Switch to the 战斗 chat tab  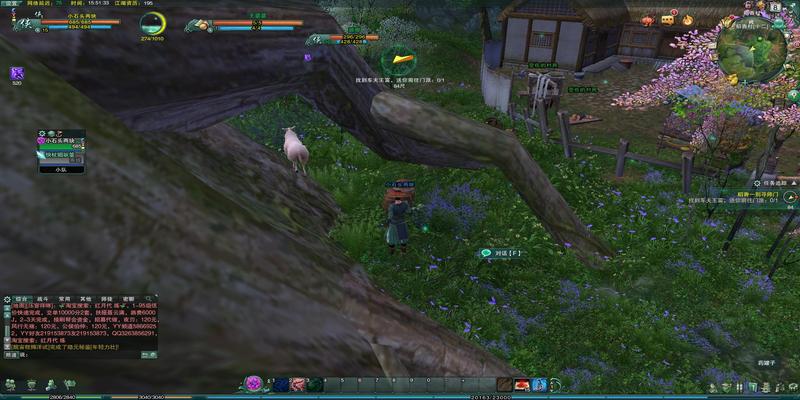[x=42, y=299]
